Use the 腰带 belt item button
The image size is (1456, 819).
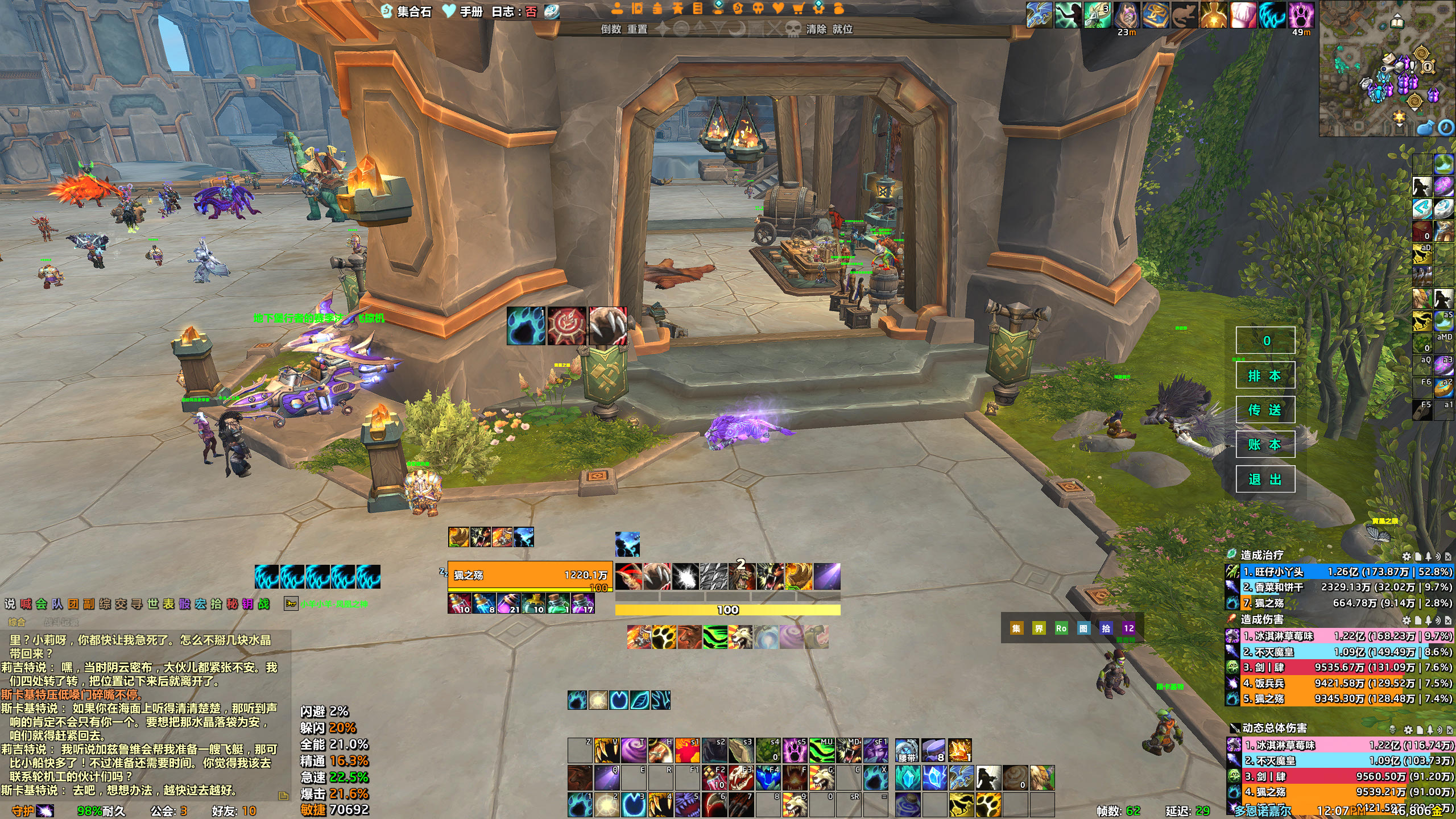907,750
